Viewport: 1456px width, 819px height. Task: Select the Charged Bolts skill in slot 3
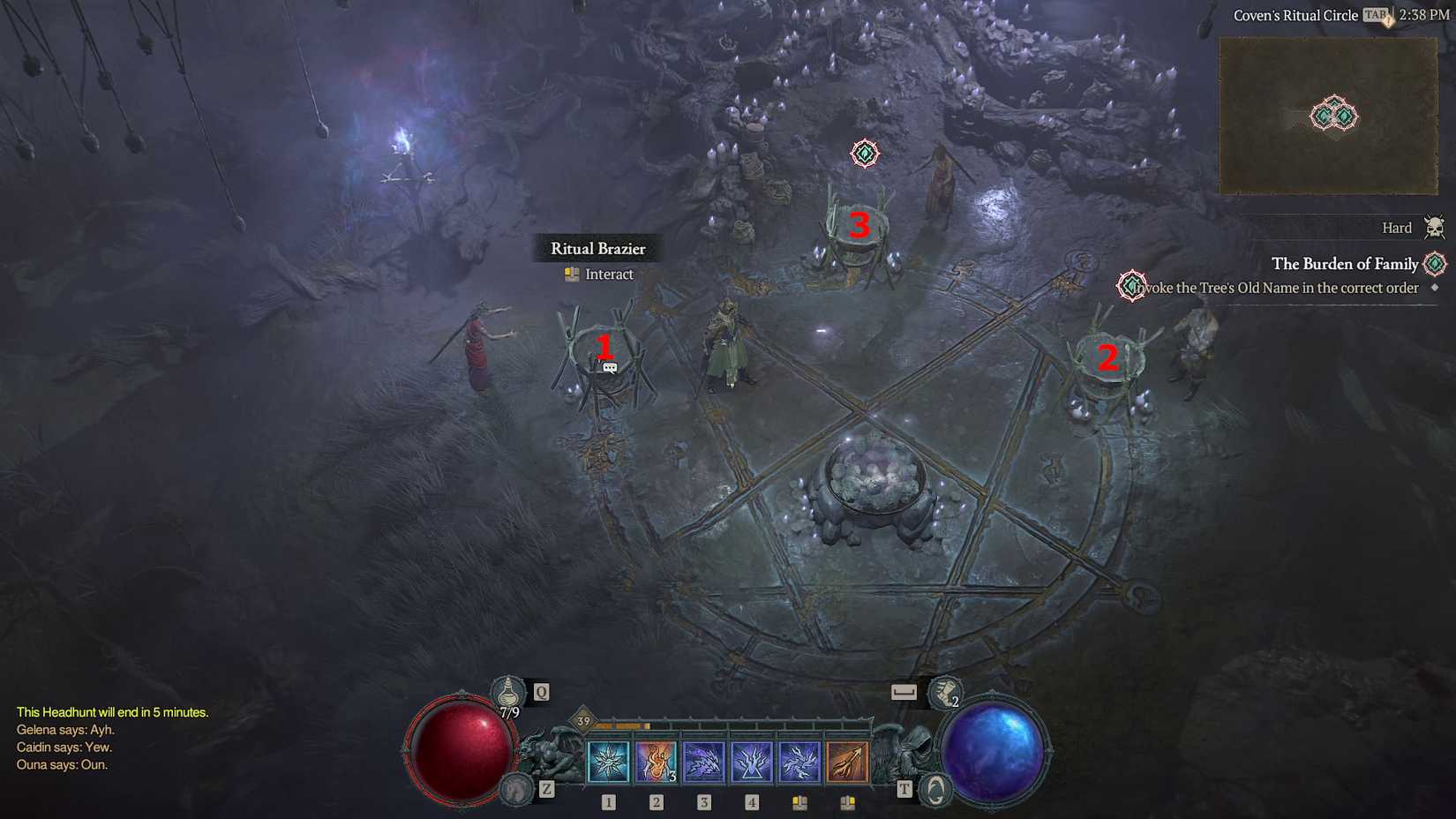[x=703, y=761]
